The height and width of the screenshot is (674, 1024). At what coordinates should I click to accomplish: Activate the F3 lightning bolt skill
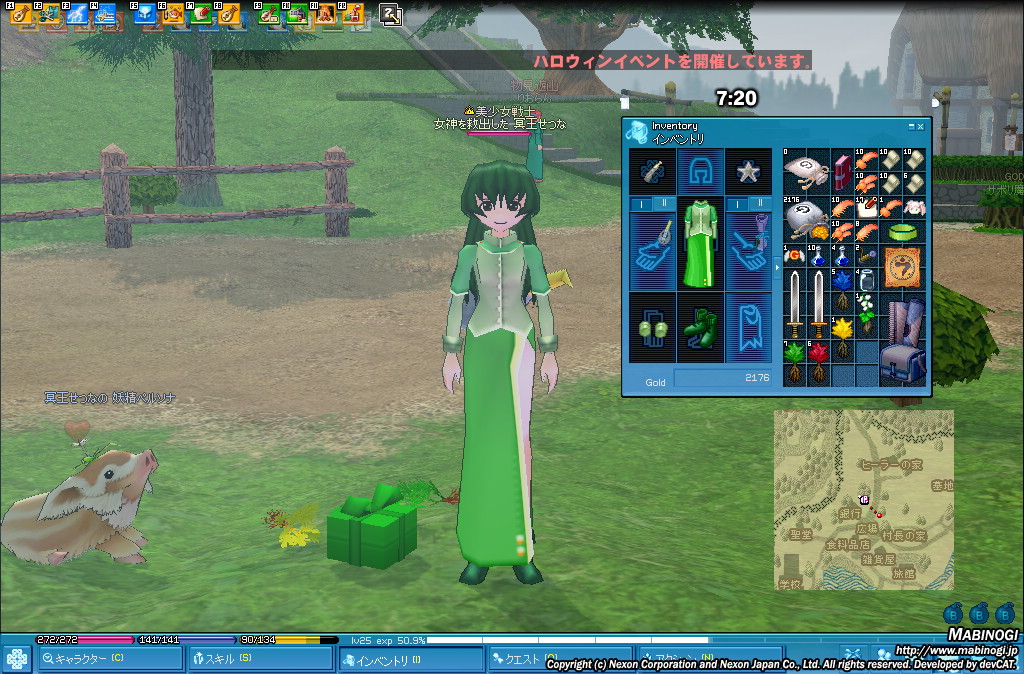77,14
